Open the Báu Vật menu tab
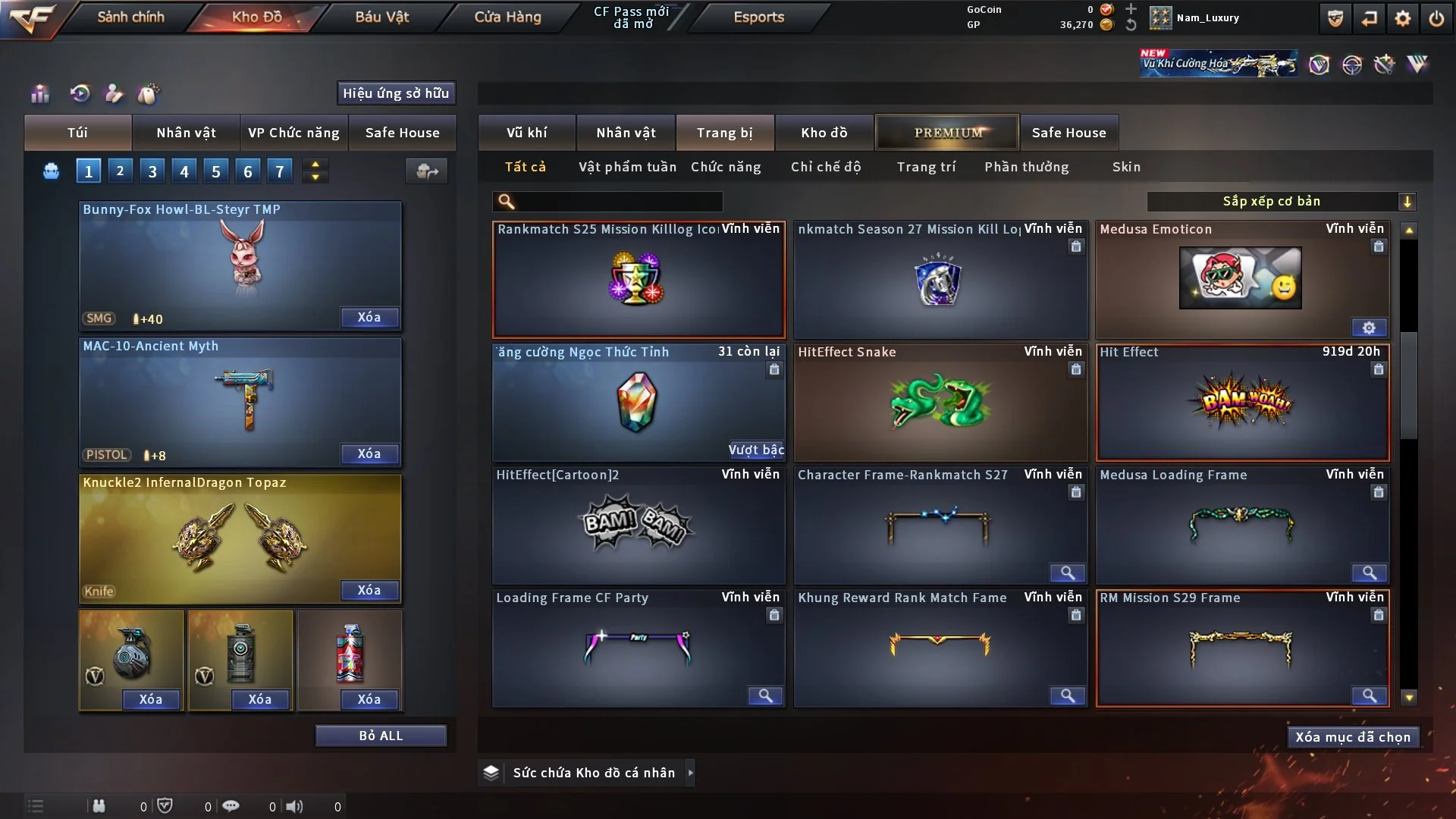 381,17
